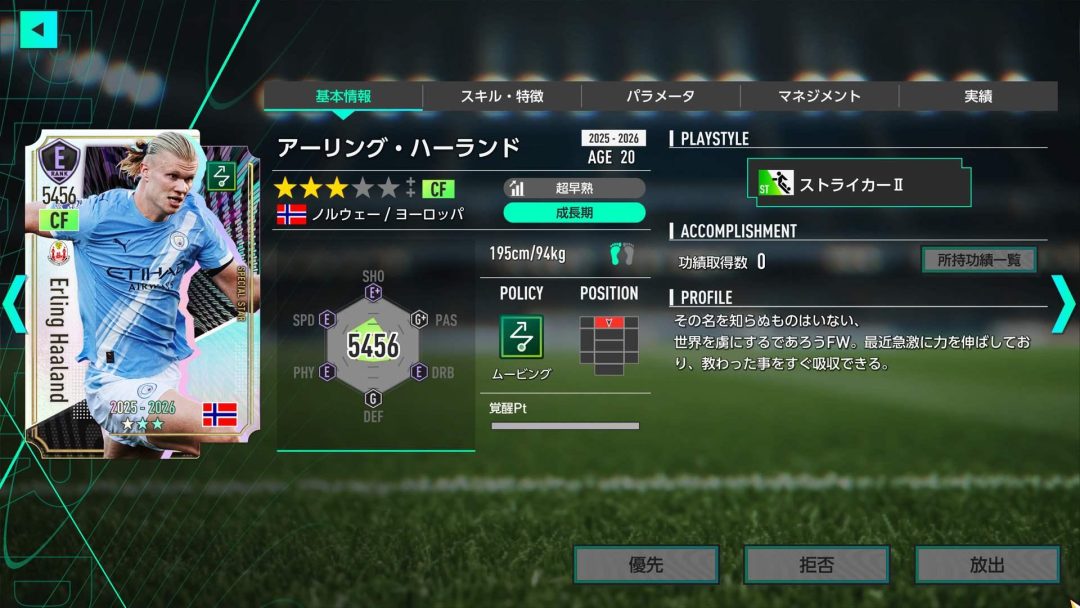Select the マネジメント tab

click(819, 96)
